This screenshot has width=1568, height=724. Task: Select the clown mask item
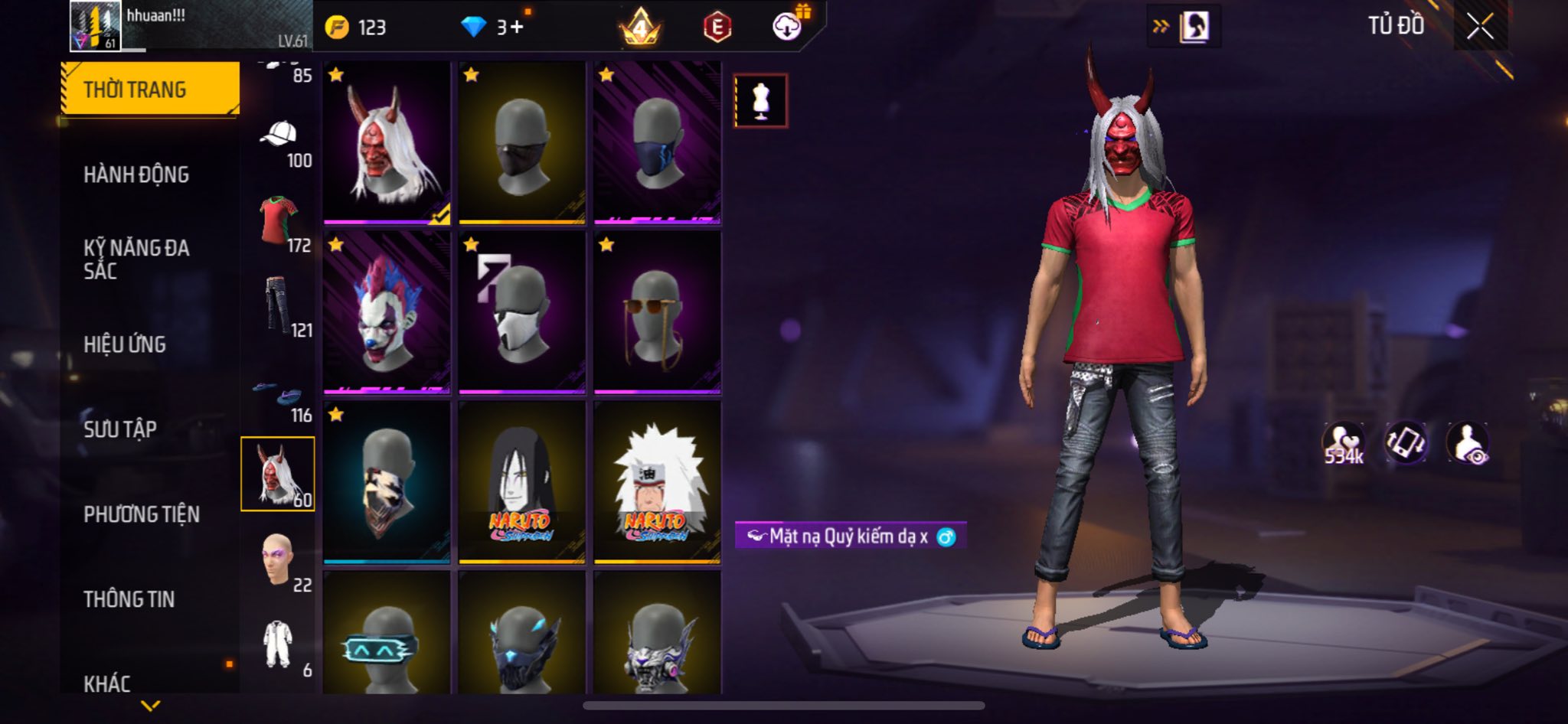(387, 312)
